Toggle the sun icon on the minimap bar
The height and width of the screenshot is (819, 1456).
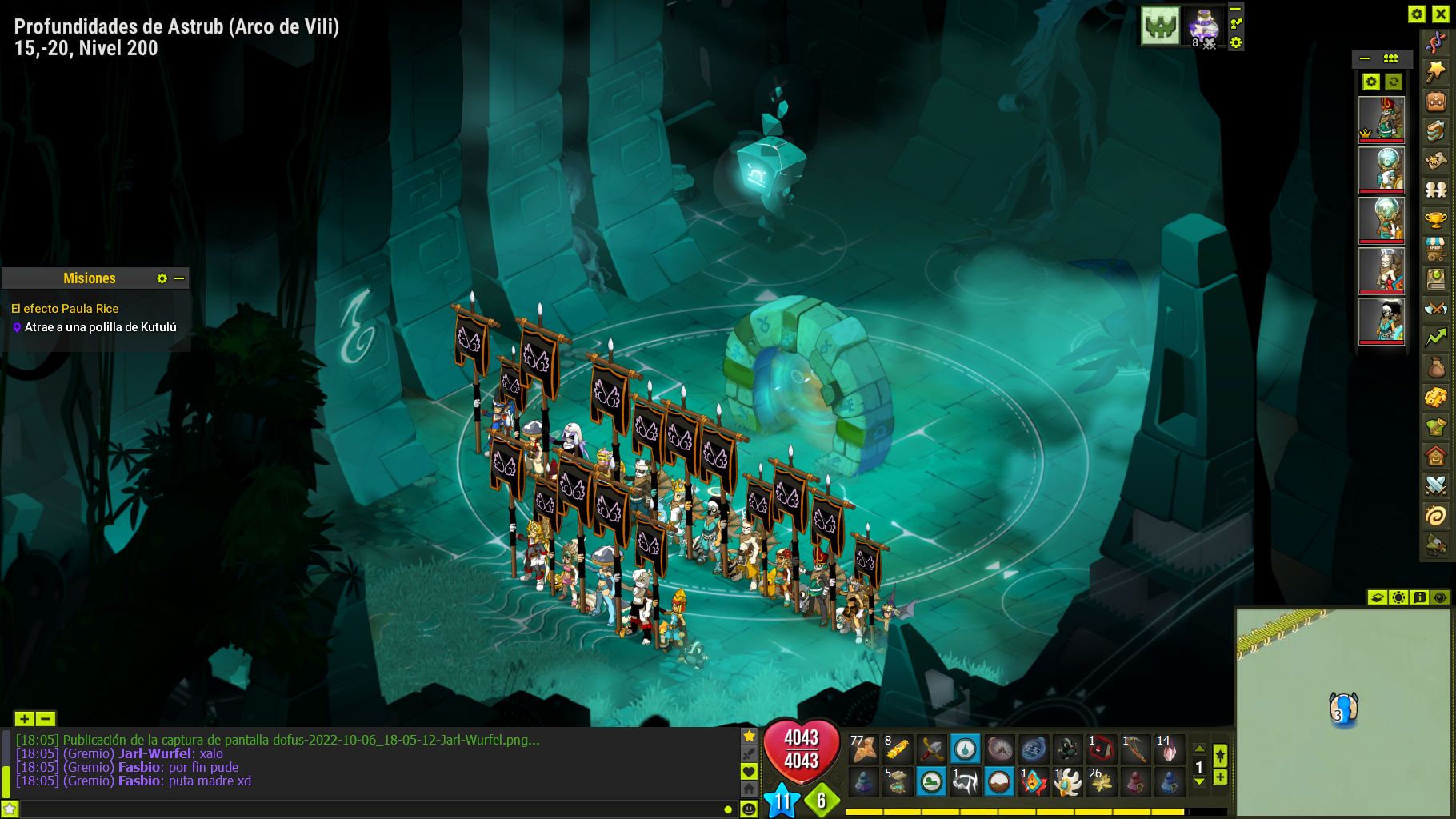click(1398, 597)
